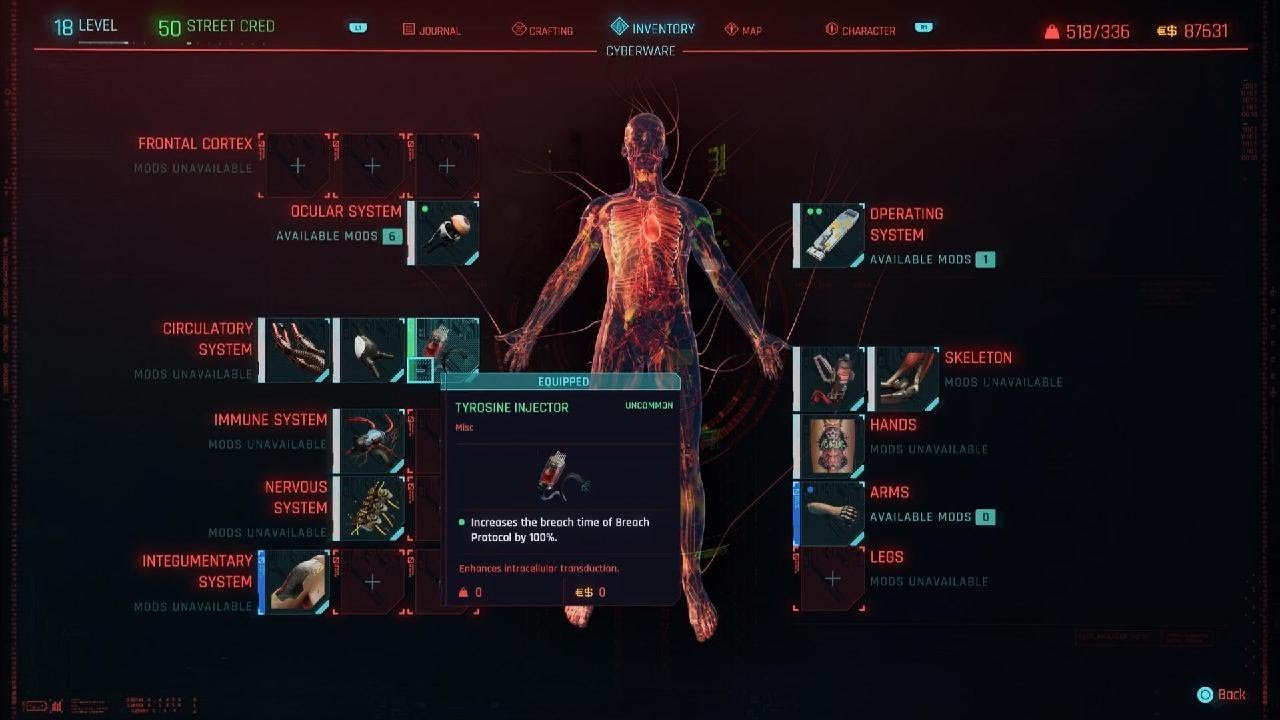Screen dimensions: 1280x720
Task: Select the Integumentary System implant
Action: pyautogui.click(x=293, y=580)
